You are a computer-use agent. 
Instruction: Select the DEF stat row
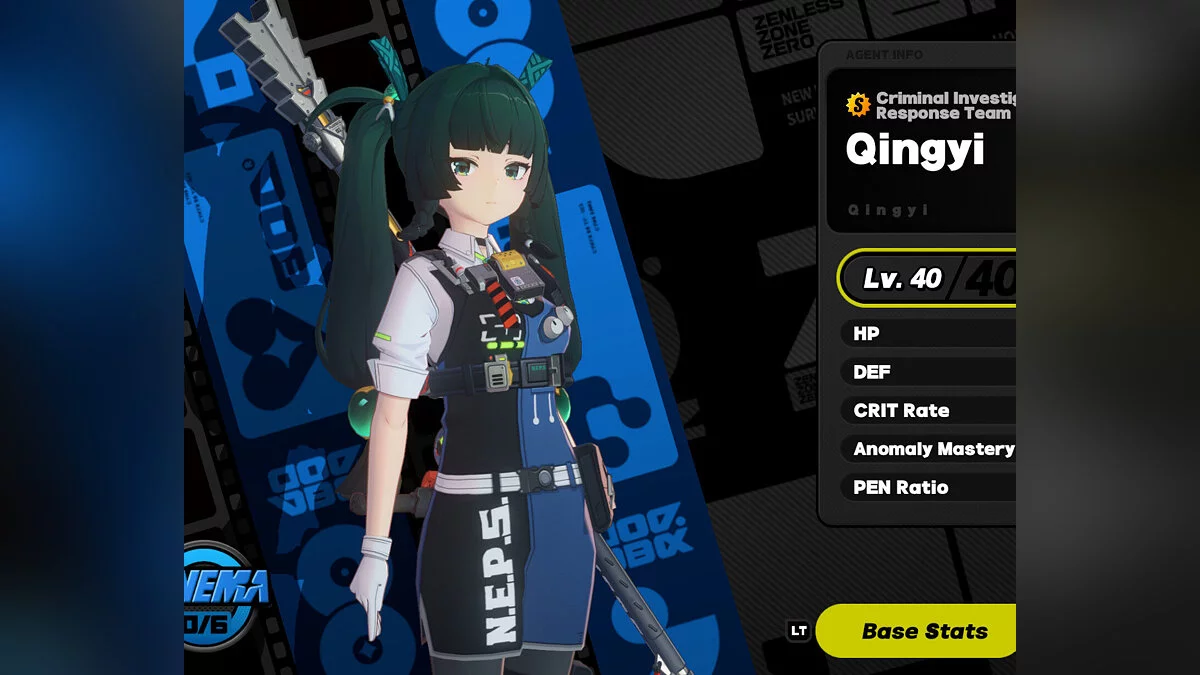click(x=928, y=372)
